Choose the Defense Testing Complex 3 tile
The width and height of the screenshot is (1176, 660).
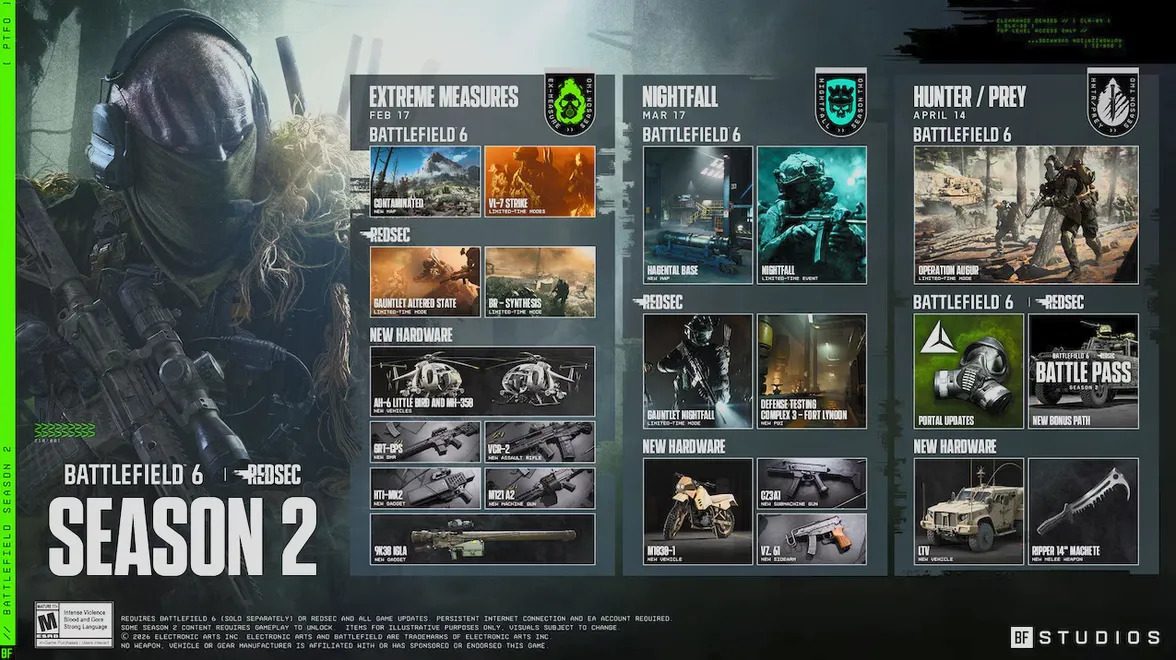[812, 371]
